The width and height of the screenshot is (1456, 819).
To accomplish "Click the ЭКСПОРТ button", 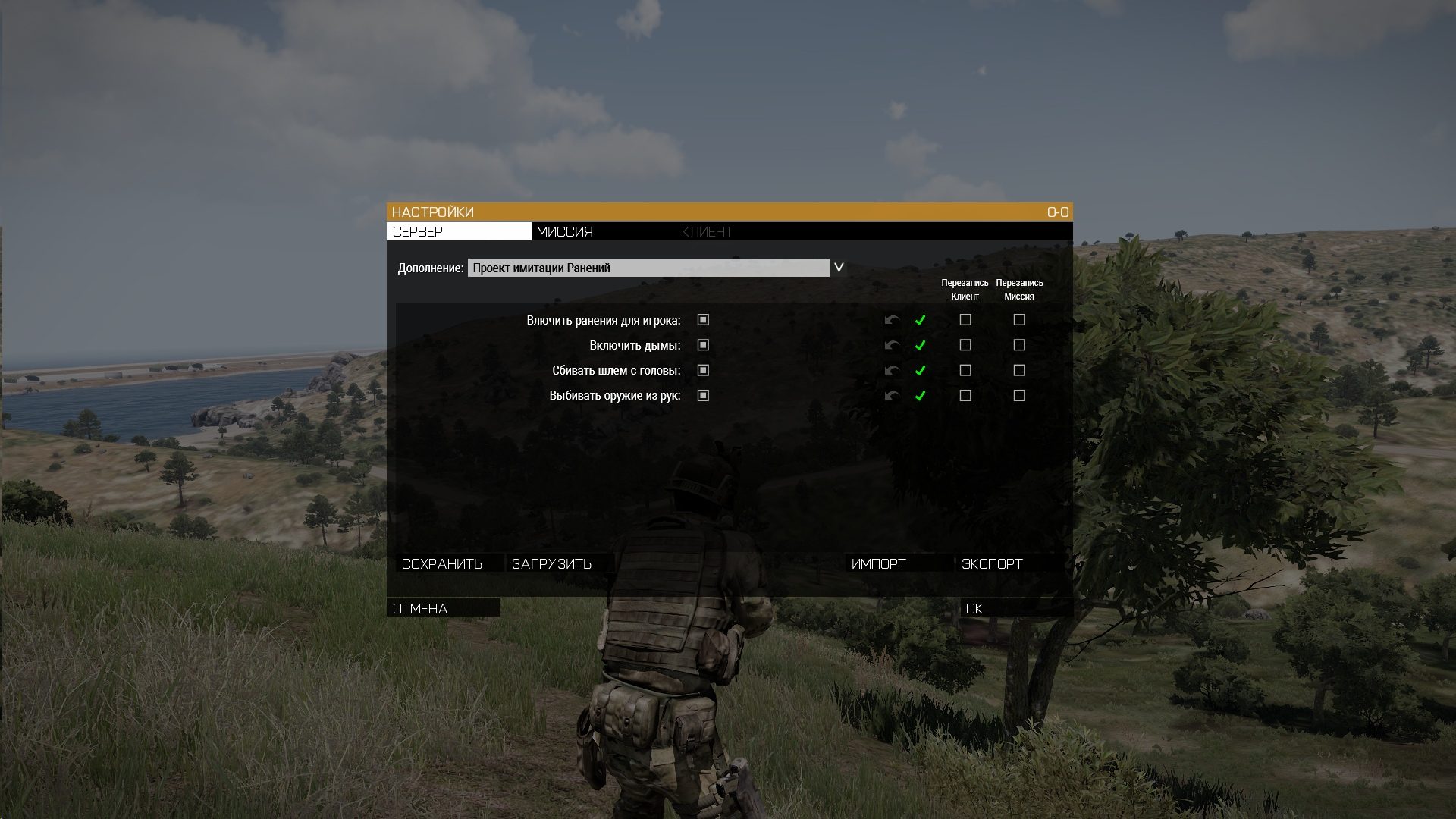I will coord(992,564).
